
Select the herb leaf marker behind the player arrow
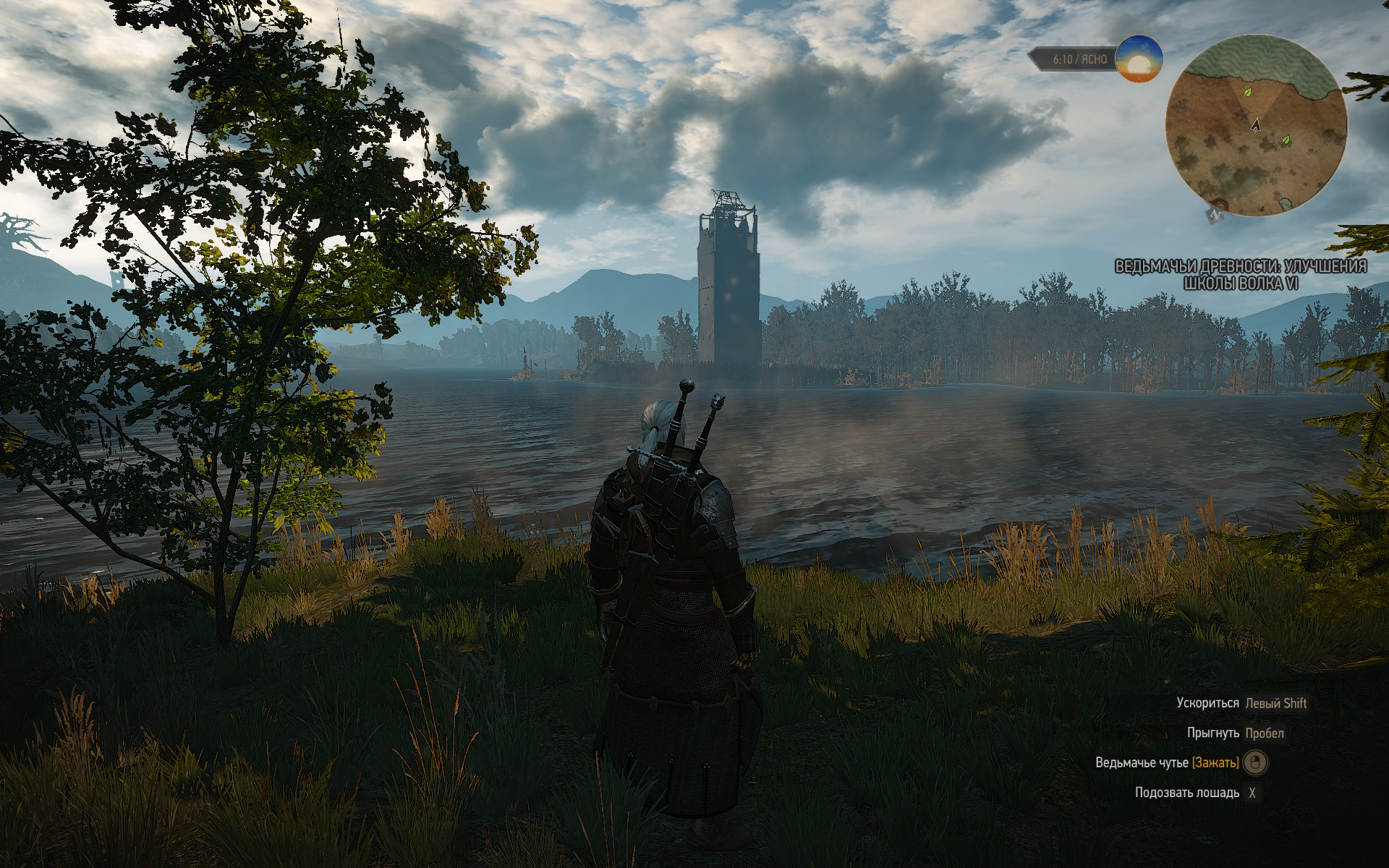point(1286,139)
